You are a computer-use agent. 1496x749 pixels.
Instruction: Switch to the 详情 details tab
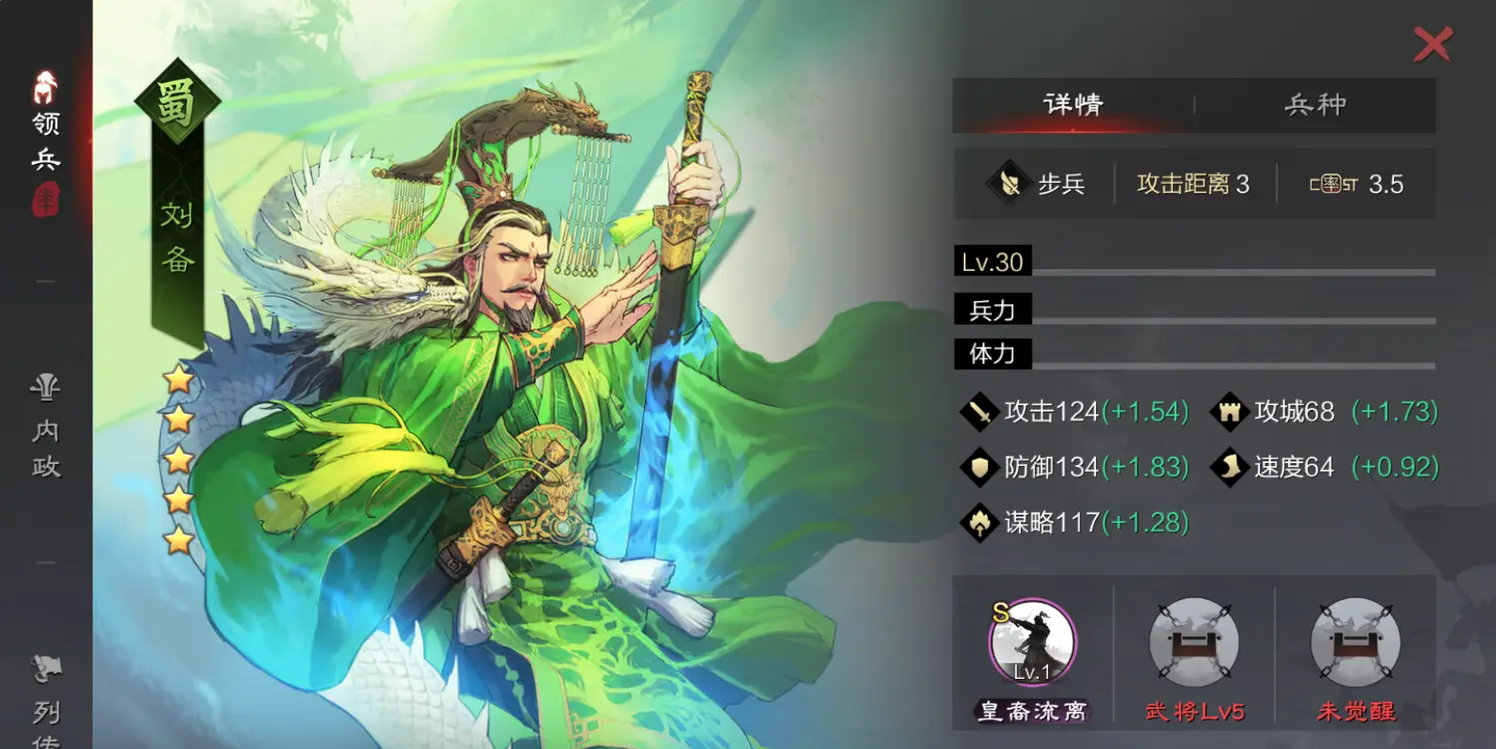pos(1073,105)
